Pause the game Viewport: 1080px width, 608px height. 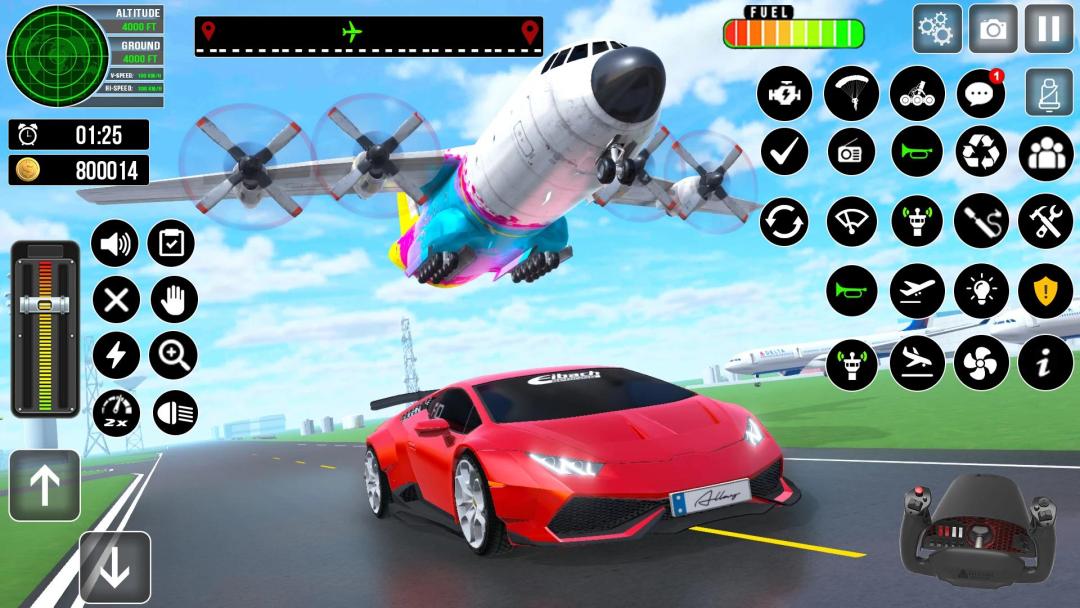pyautogui.click(x=1048, y=29)
